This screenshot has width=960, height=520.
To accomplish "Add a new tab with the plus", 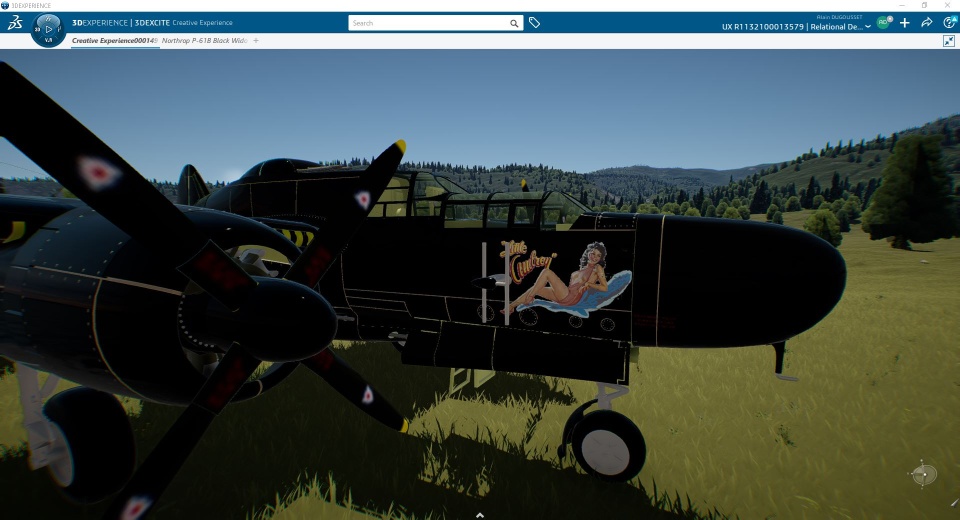I will pyautogui.click(x=256, y=41).
